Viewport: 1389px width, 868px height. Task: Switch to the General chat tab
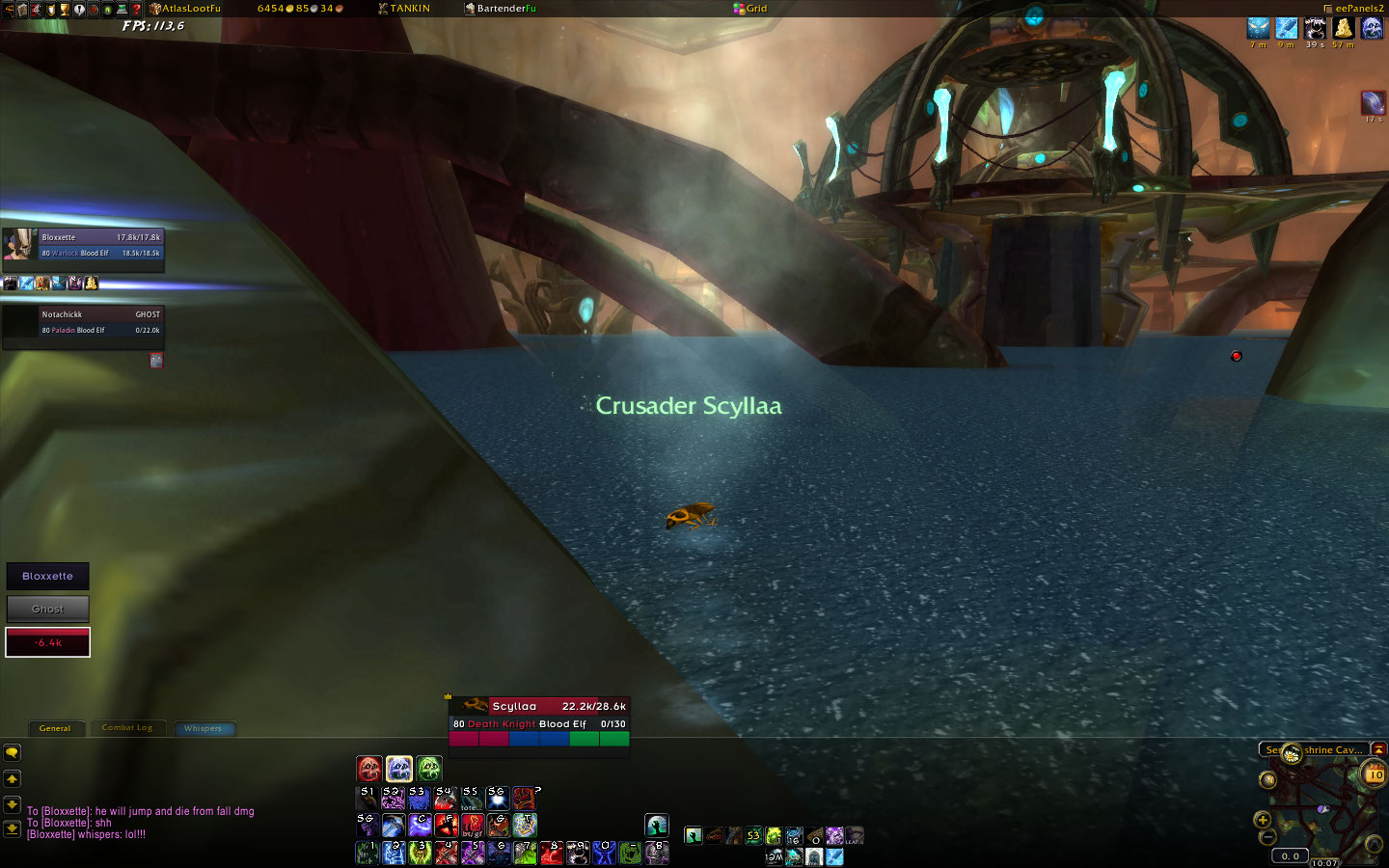[x=55, y=728]
